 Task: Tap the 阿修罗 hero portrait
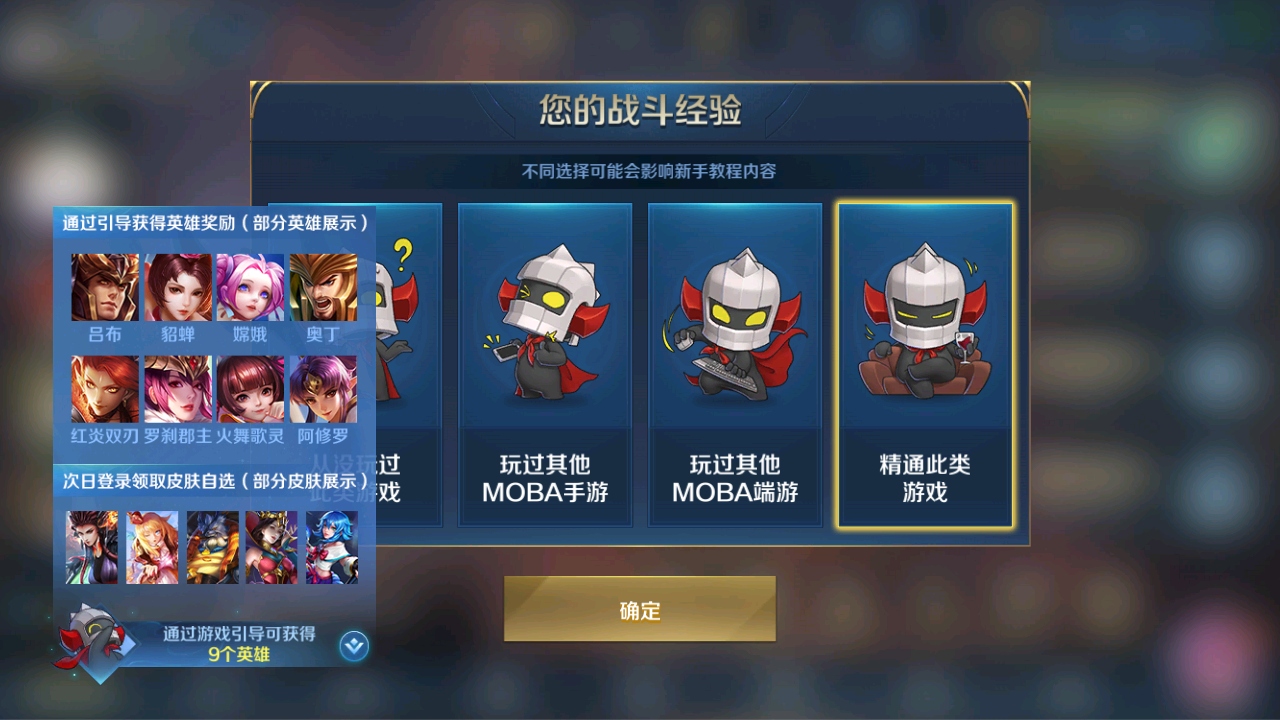[323, 389]
